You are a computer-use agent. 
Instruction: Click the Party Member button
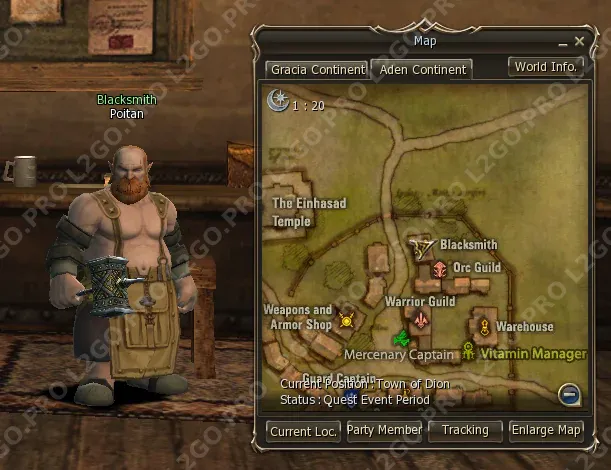pos(384,431)
